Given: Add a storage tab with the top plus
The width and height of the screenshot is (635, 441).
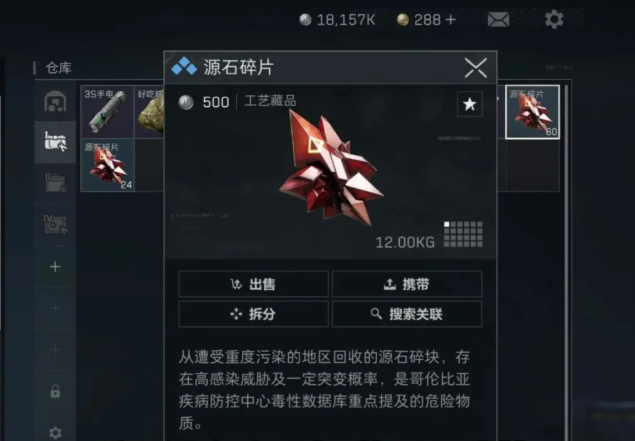Looking at the screenshot, I should tap(55, 267).
